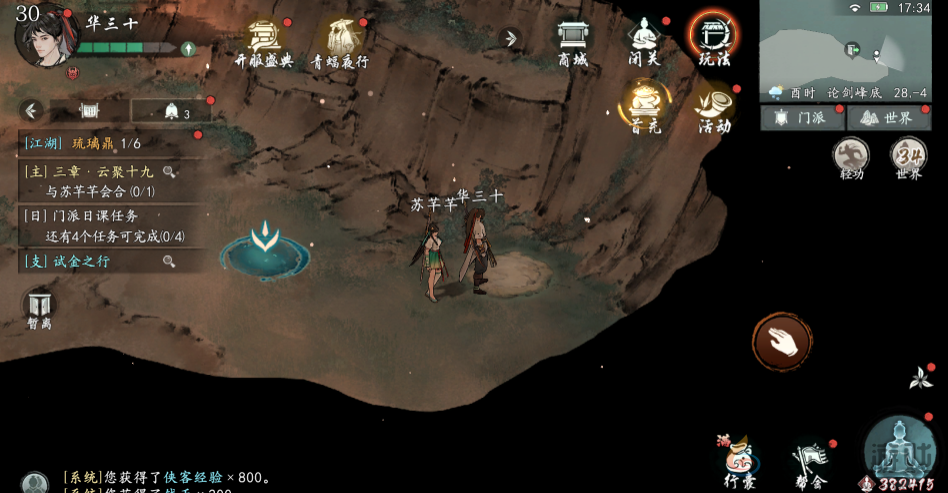Screen dimensions: 948x493
Task: Open the 开服盛典 event icon
Action: click(x=264, y=41)
